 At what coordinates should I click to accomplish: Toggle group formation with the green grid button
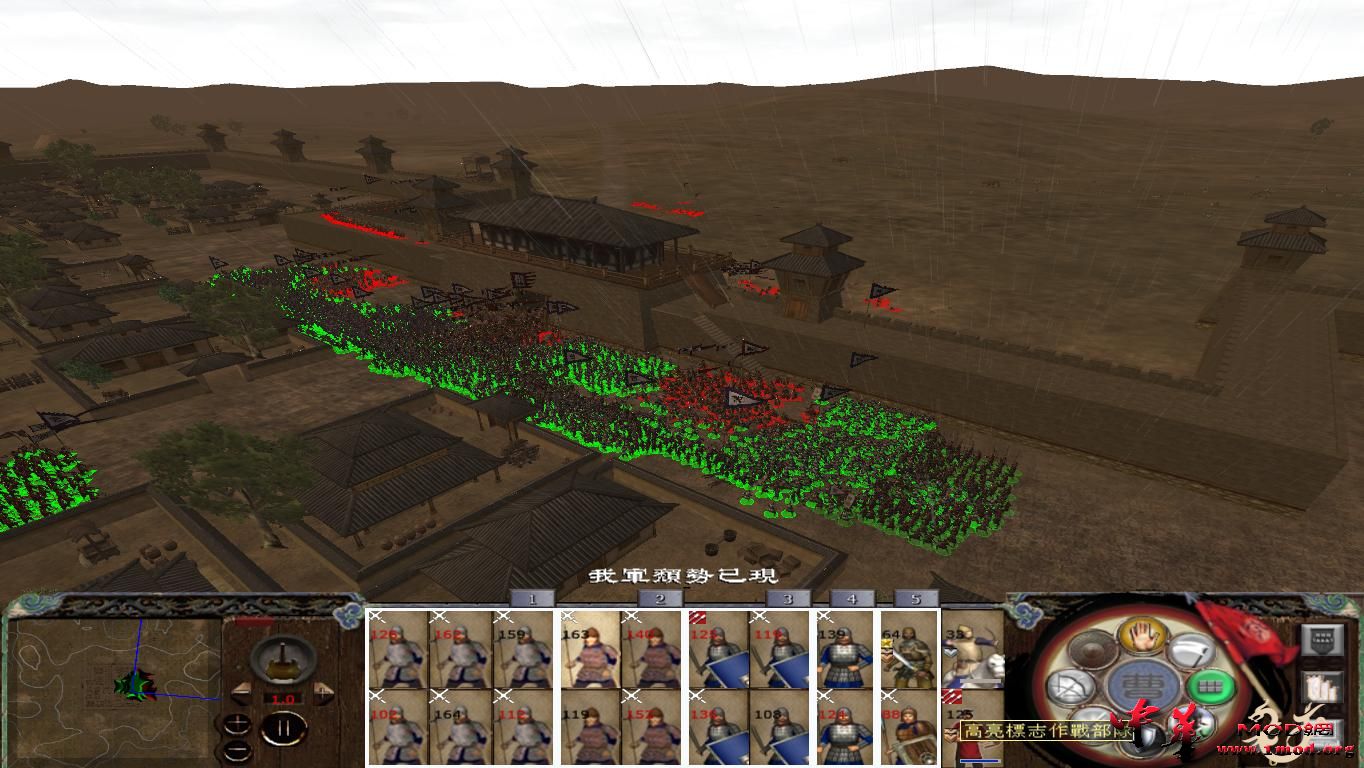1209,687
